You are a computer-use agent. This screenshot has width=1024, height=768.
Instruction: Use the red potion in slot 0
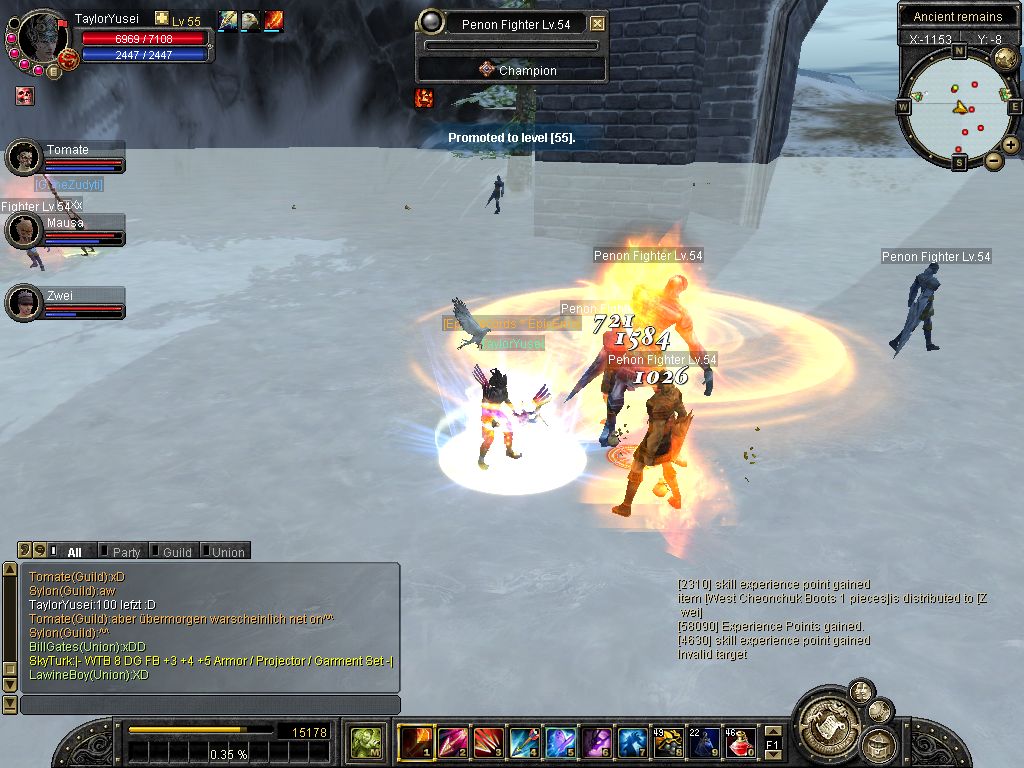point(741,742)
